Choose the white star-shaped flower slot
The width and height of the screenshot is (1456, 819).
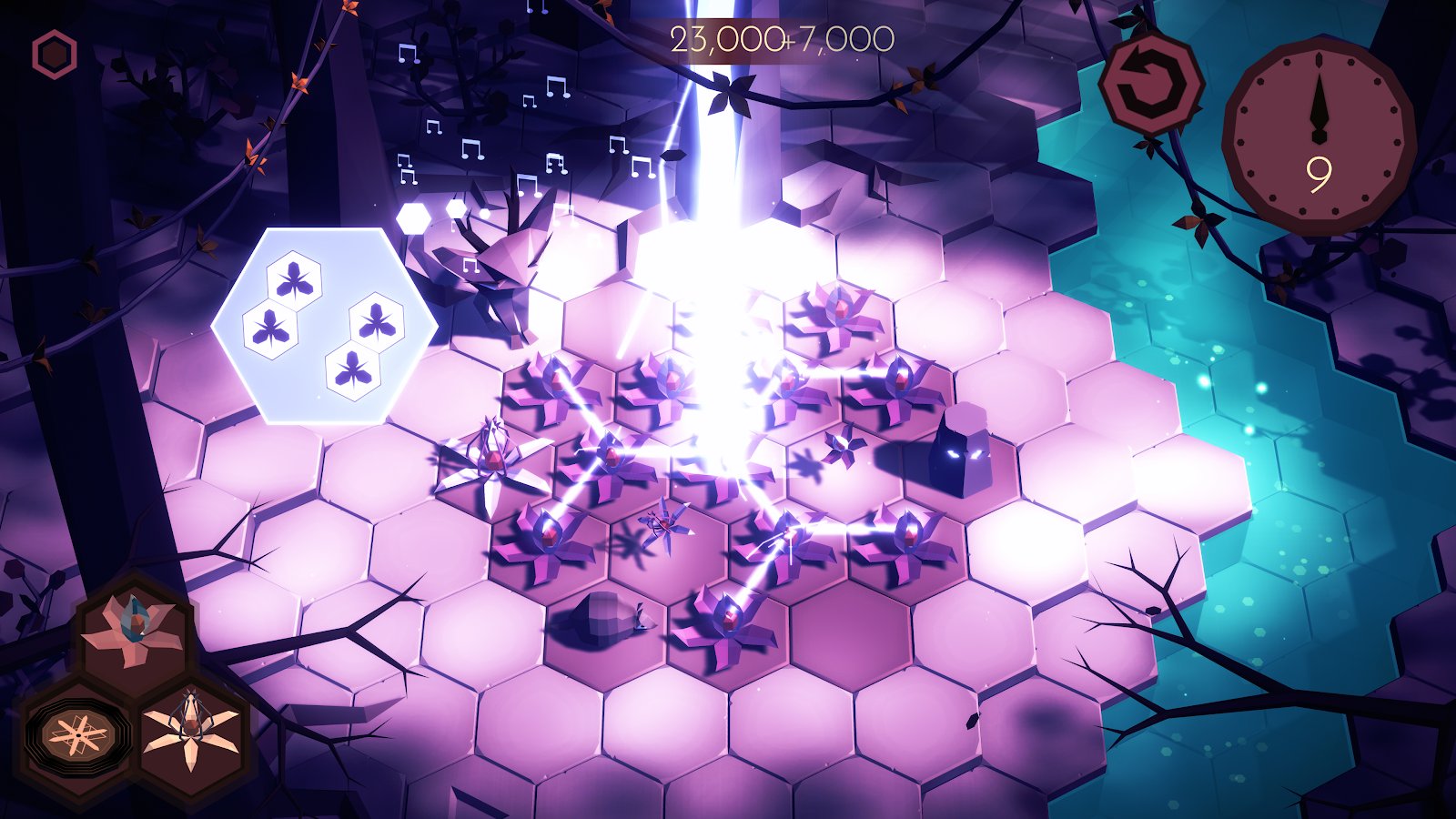click(x=192, y=731)
